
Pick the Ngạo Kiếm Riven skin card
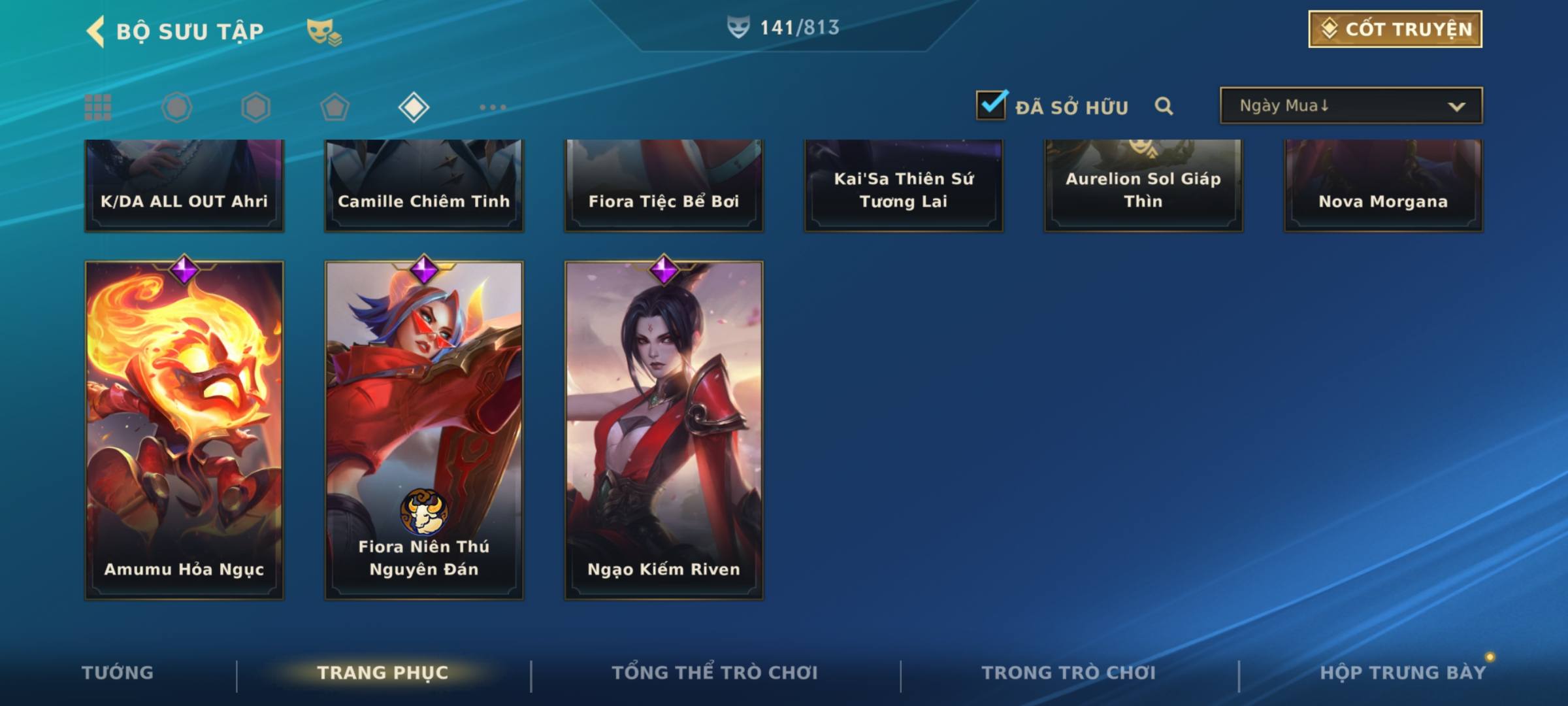tap(664, 429)
